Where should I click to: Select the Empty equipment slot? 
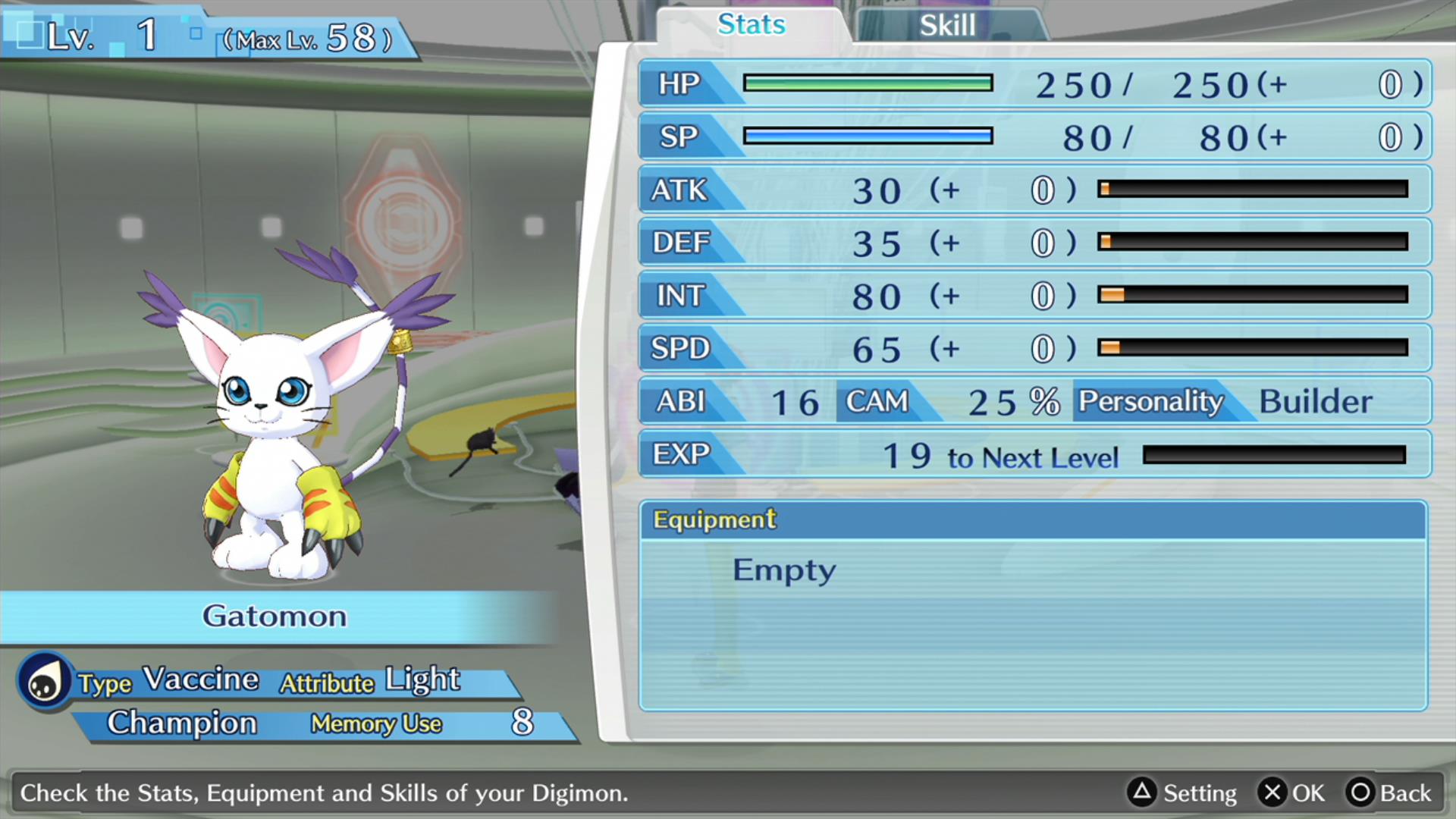click(784, 570)
